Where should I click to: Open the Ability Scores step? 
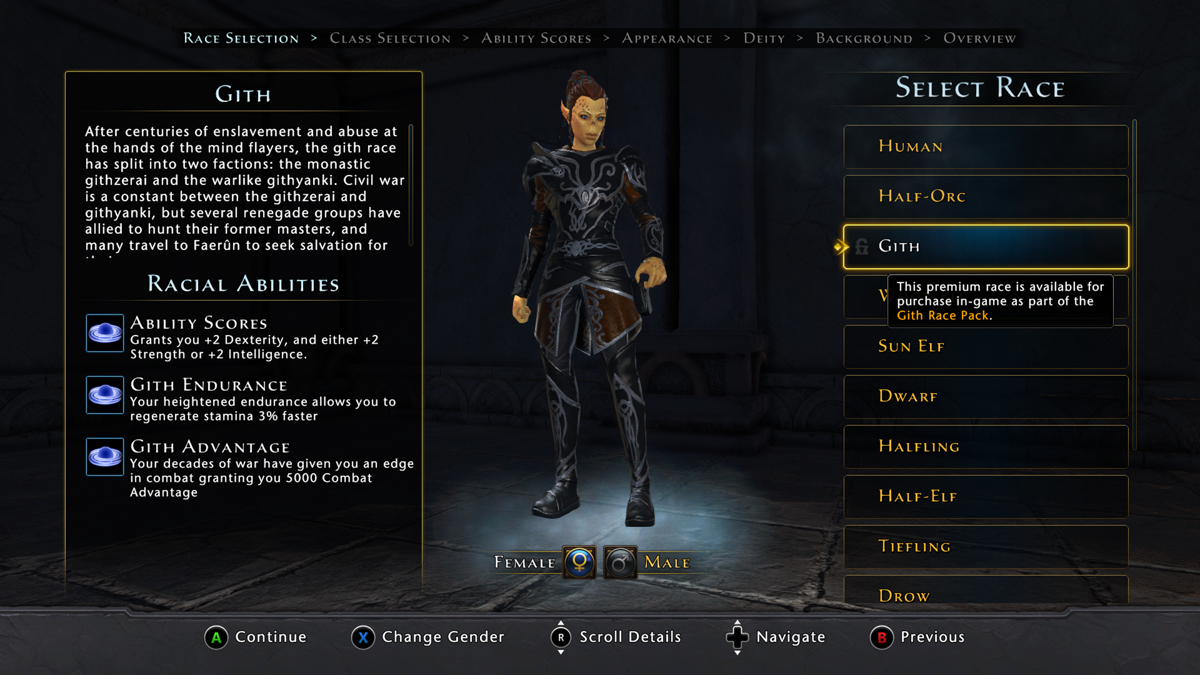[536, 39]
